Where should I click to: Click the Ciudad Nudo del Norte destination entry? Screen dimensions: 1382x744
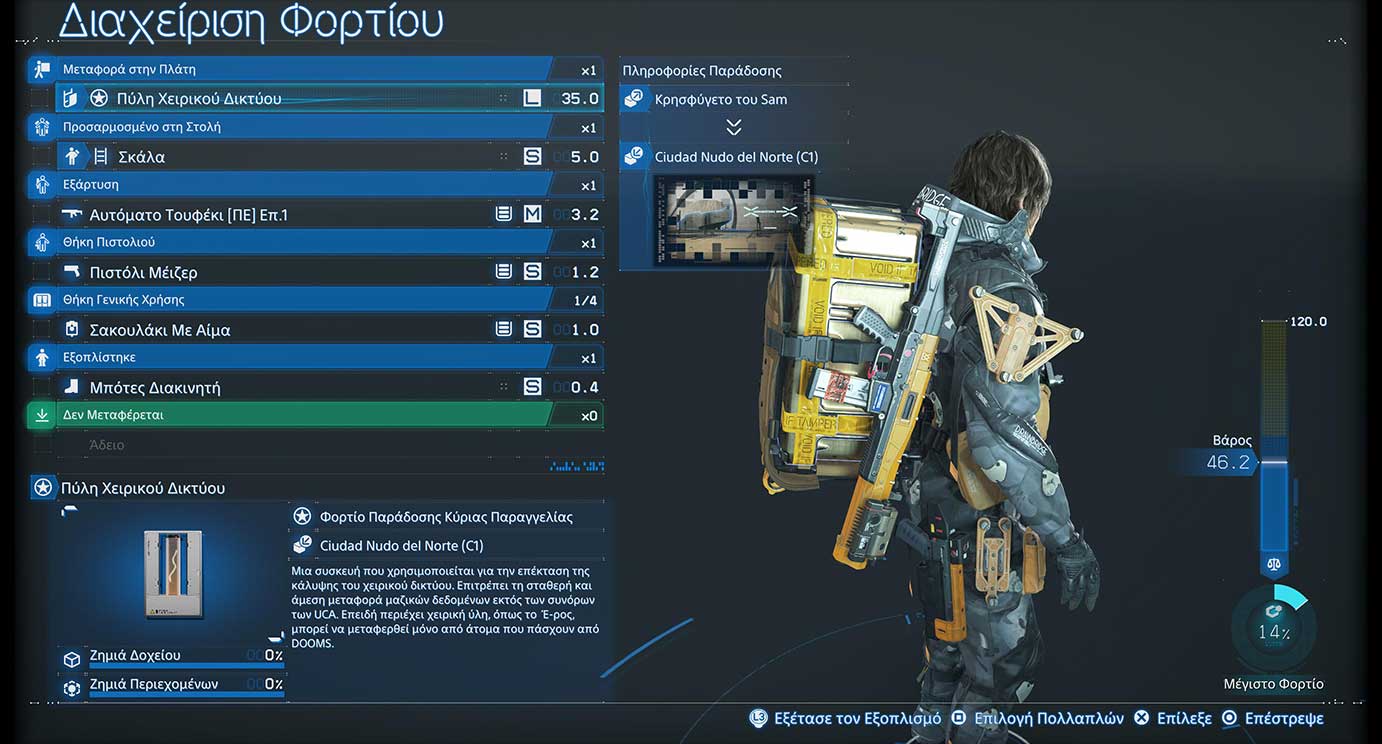point(733,157)
